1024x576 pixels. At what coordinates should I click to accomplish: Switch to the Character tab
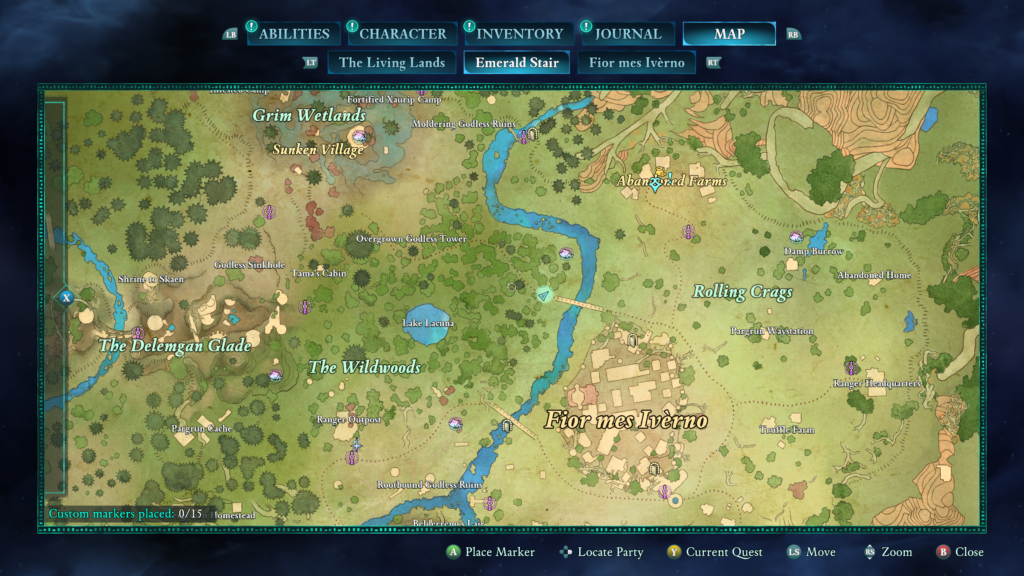tap(402, 34)
